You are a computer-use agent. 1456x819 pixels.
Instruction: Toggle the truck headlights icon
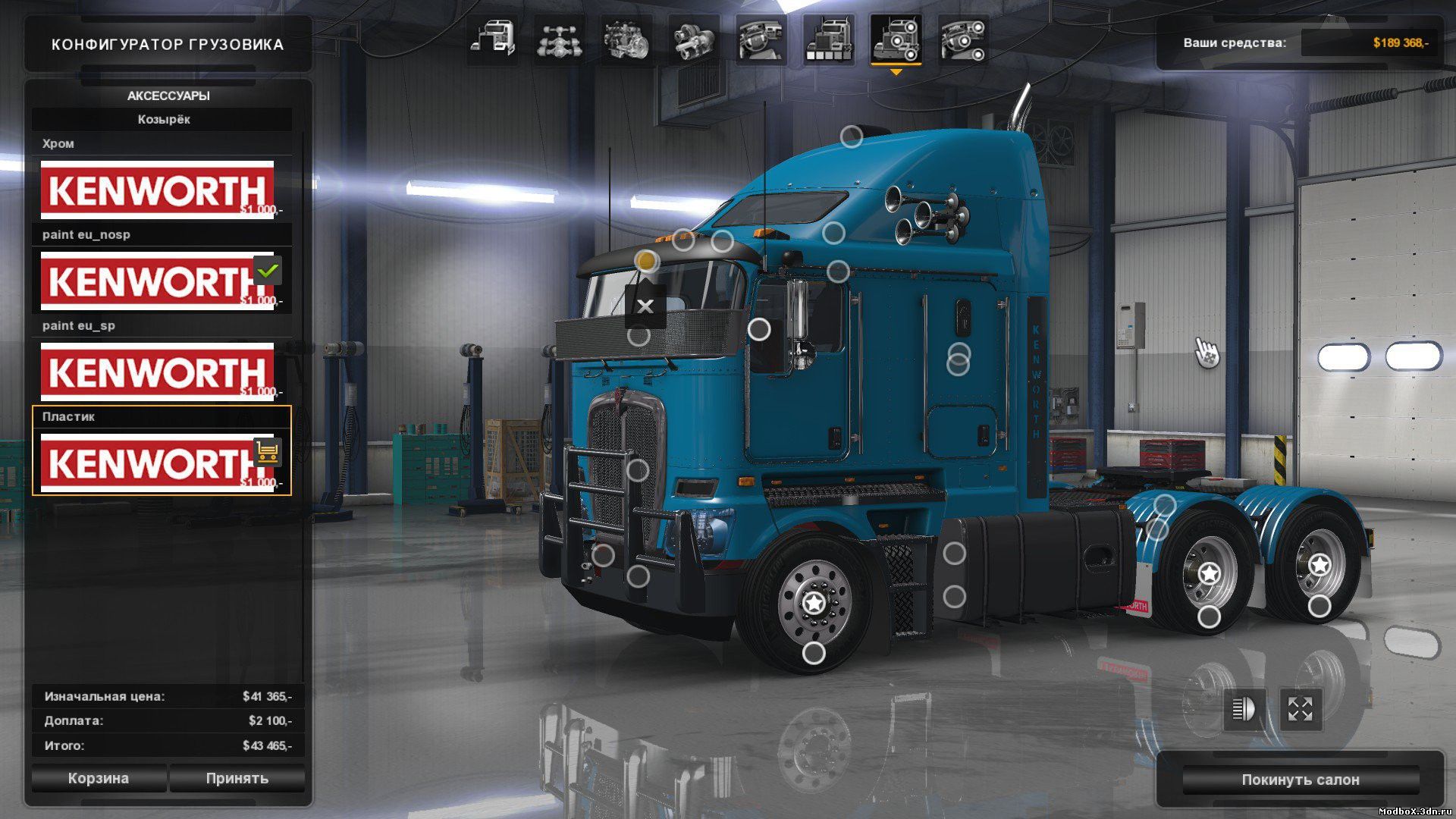point(1244,709)
